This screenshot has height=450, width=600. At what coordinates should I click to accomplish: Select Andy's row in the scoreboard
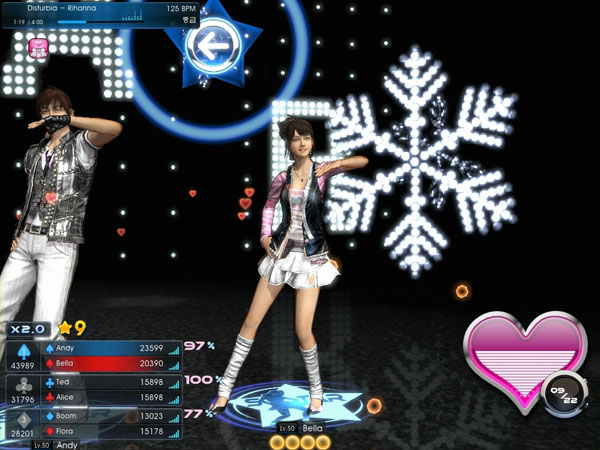coord(112,348)
